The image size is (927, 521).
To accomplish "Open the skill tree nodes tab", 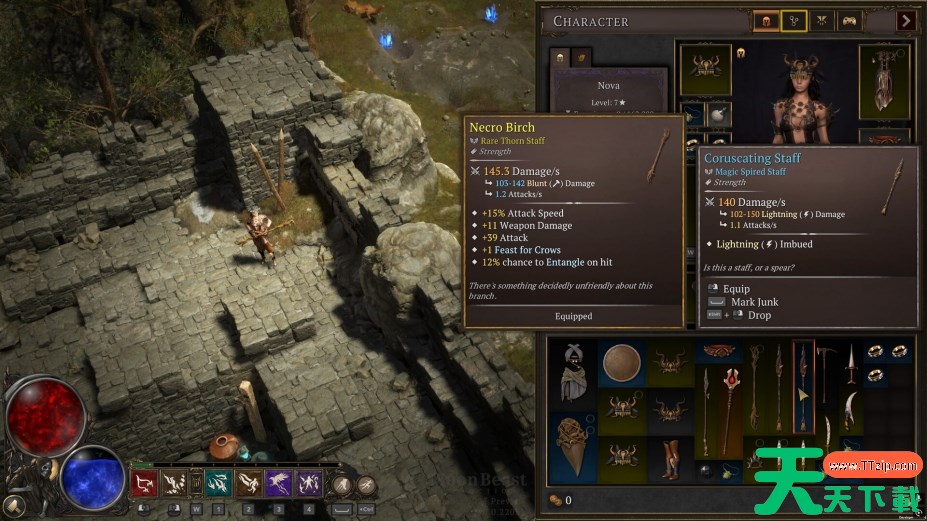I will pyautogui.click(x=794, y=20).
